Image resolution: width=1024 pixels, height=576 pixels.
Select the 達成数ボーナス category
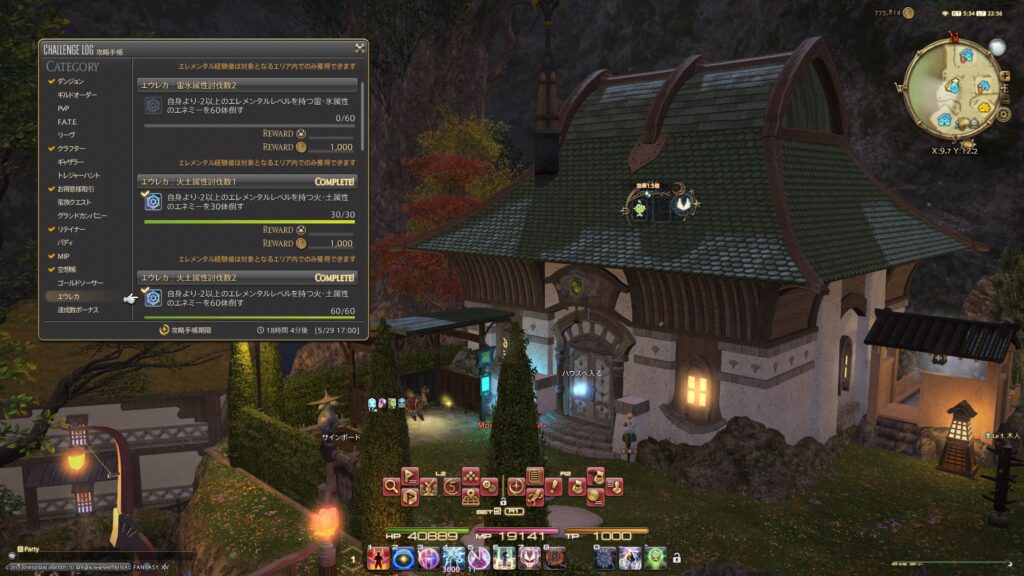click(x=77, y=310)
